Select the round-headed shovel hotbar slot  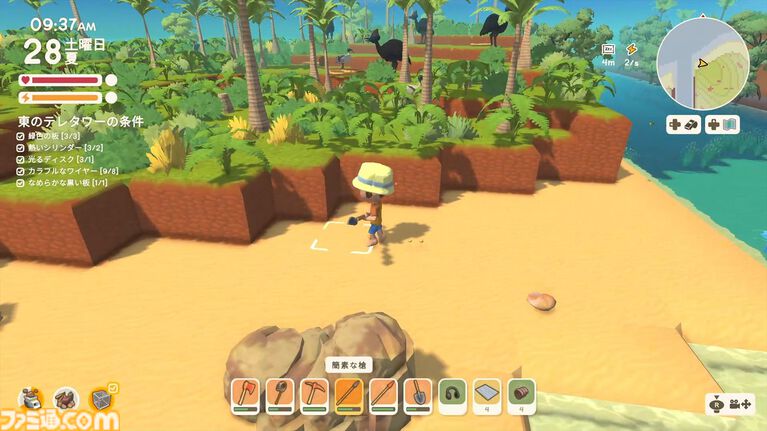tap(280, 395)
